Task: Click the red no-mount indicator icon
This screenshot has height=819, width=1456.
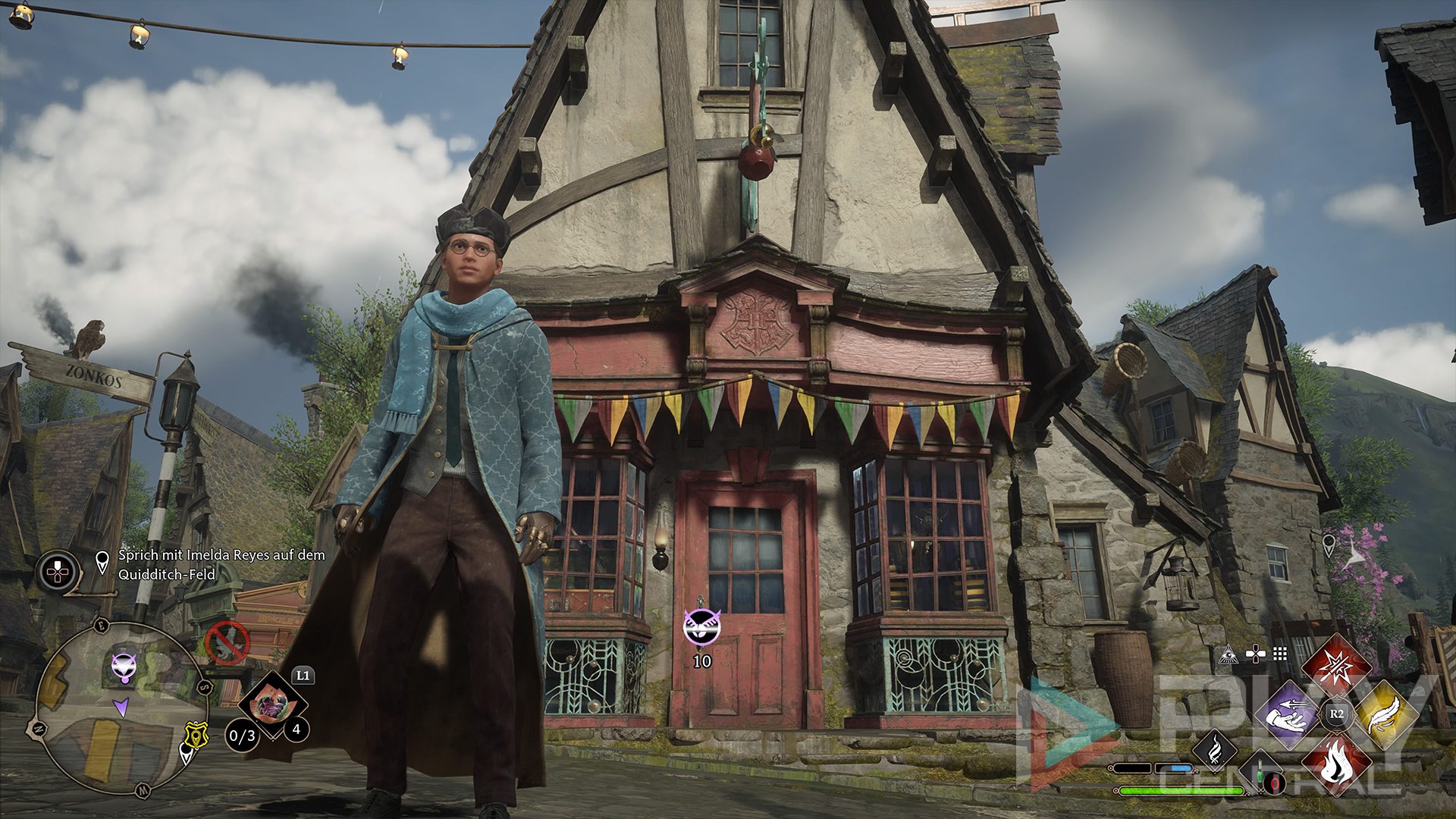Action: [227, 642]
